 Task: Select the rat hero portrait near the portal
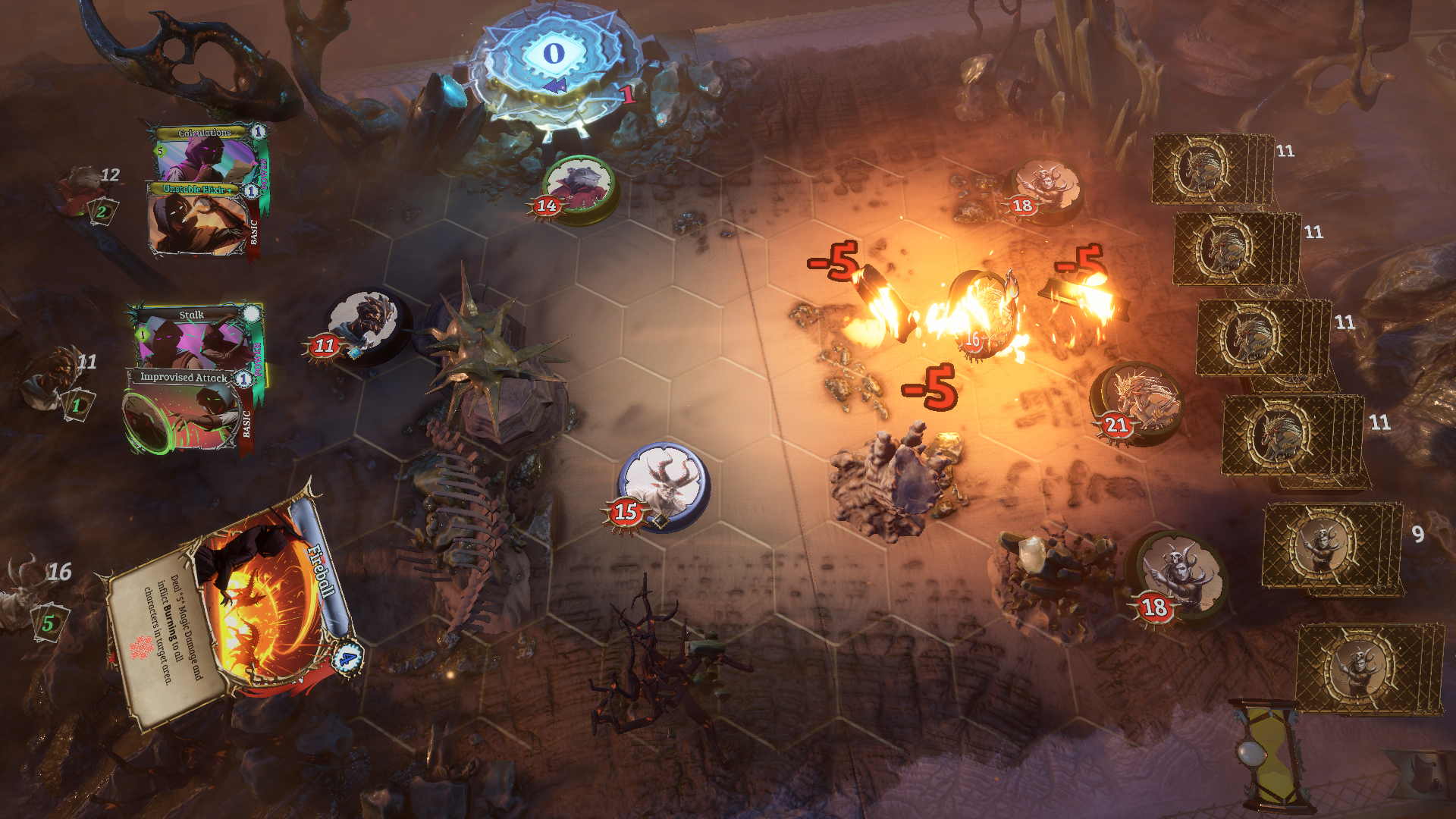click(578, 184)
